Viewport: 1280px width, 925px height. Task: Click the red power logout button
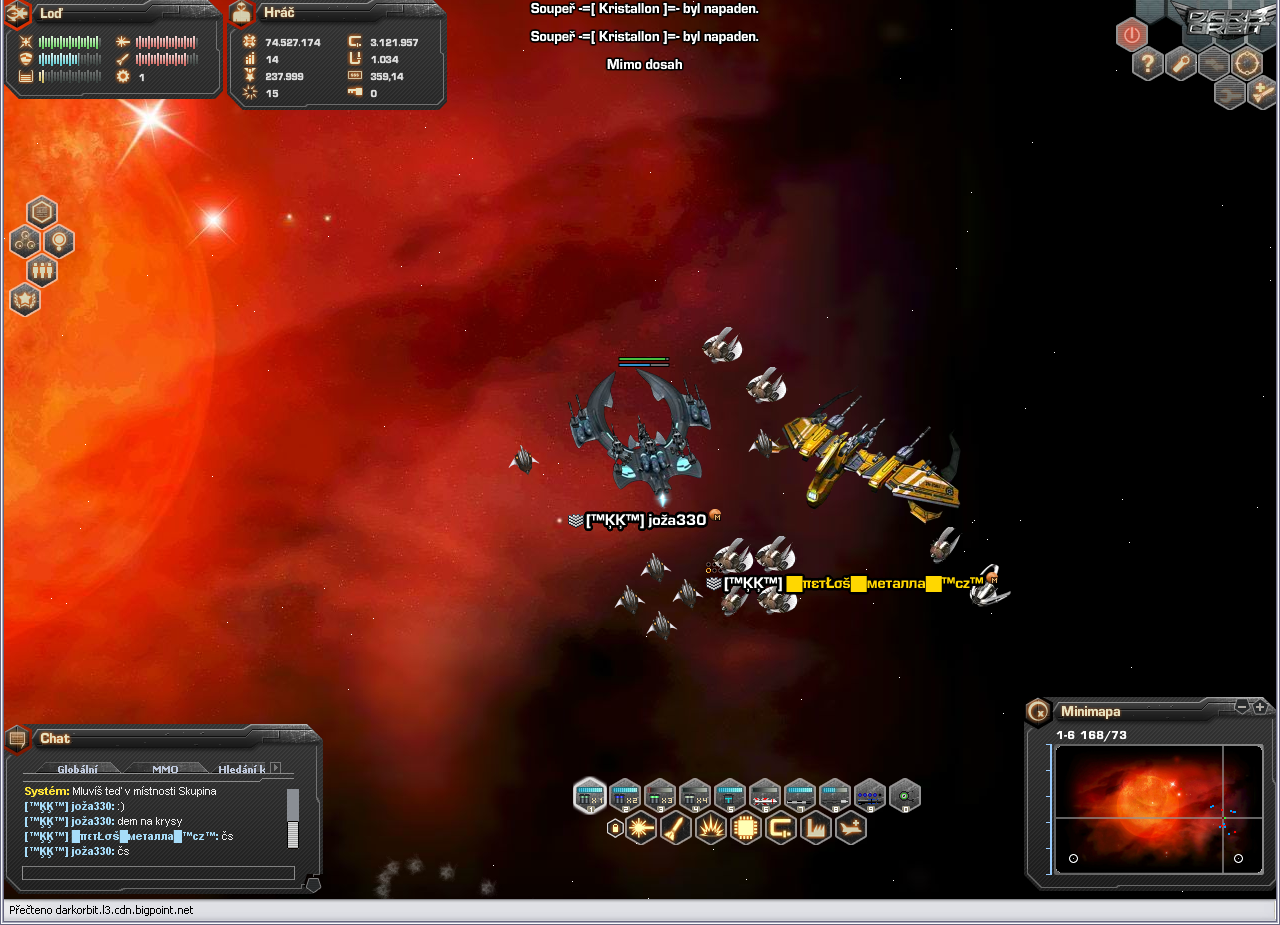click(1131, 35)
